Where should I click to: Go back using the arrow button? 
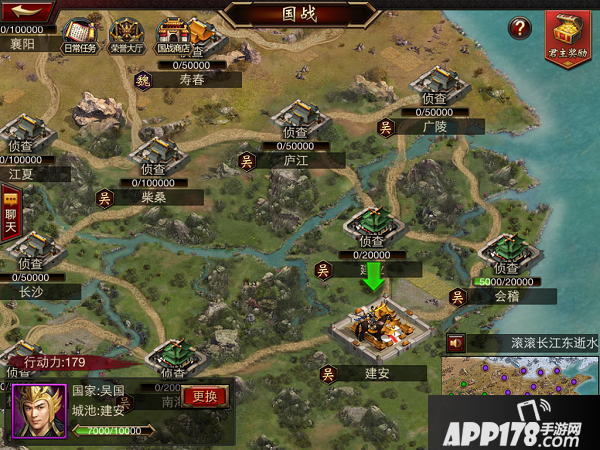[28, 12]
